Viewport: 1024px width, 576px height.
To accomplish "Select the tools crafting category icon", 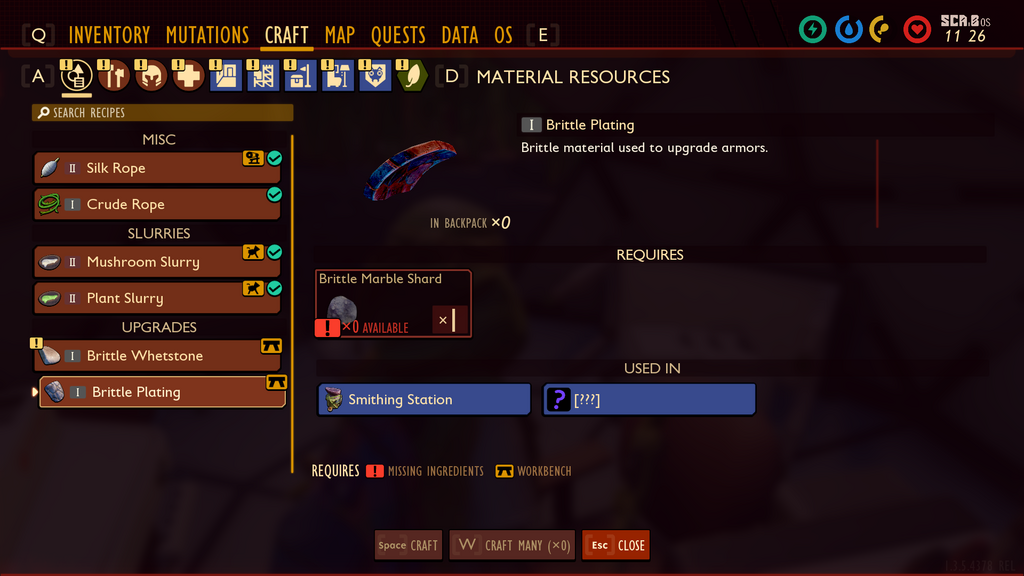I will pos(114,76).
